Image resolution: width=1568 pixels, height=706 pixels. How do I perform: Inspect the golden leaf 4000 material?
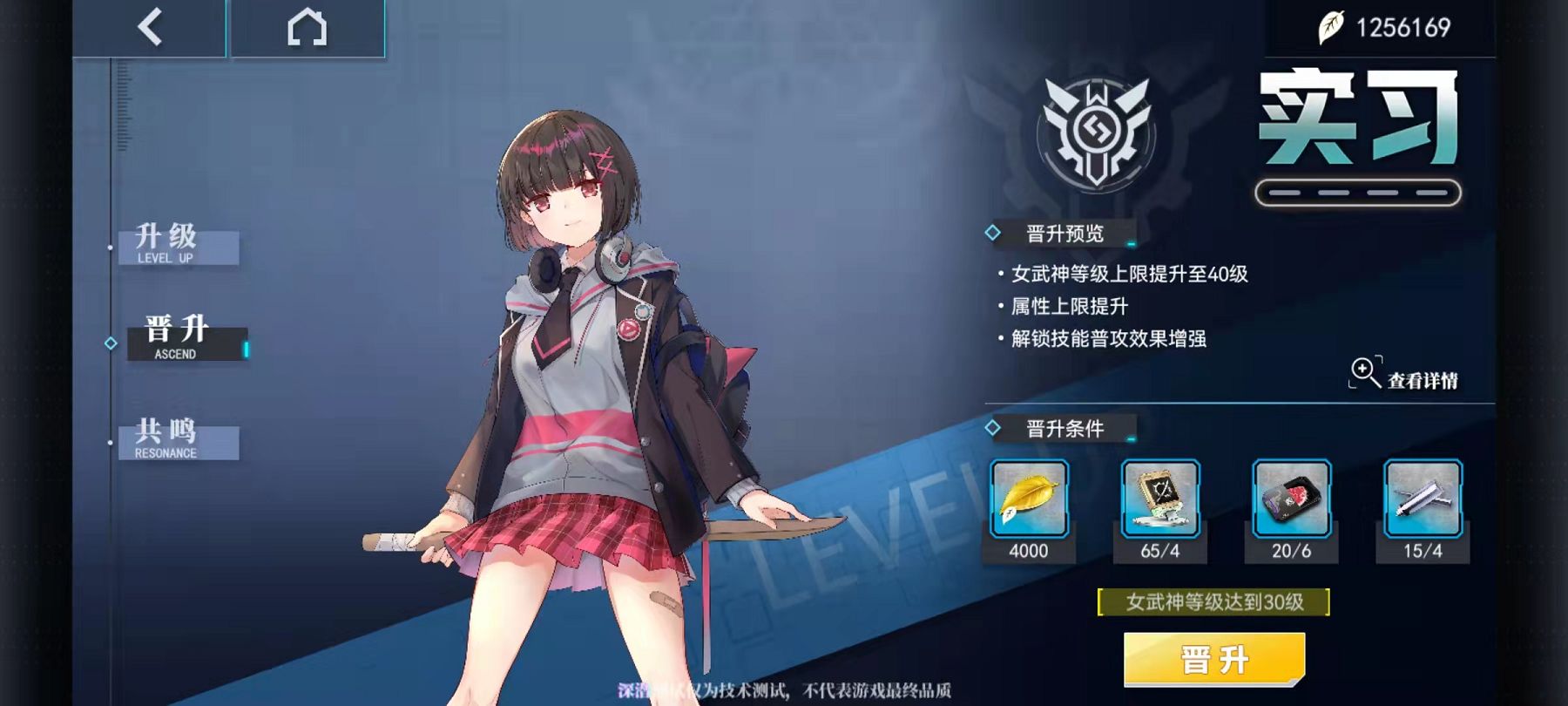click(x=1029, y=499)
